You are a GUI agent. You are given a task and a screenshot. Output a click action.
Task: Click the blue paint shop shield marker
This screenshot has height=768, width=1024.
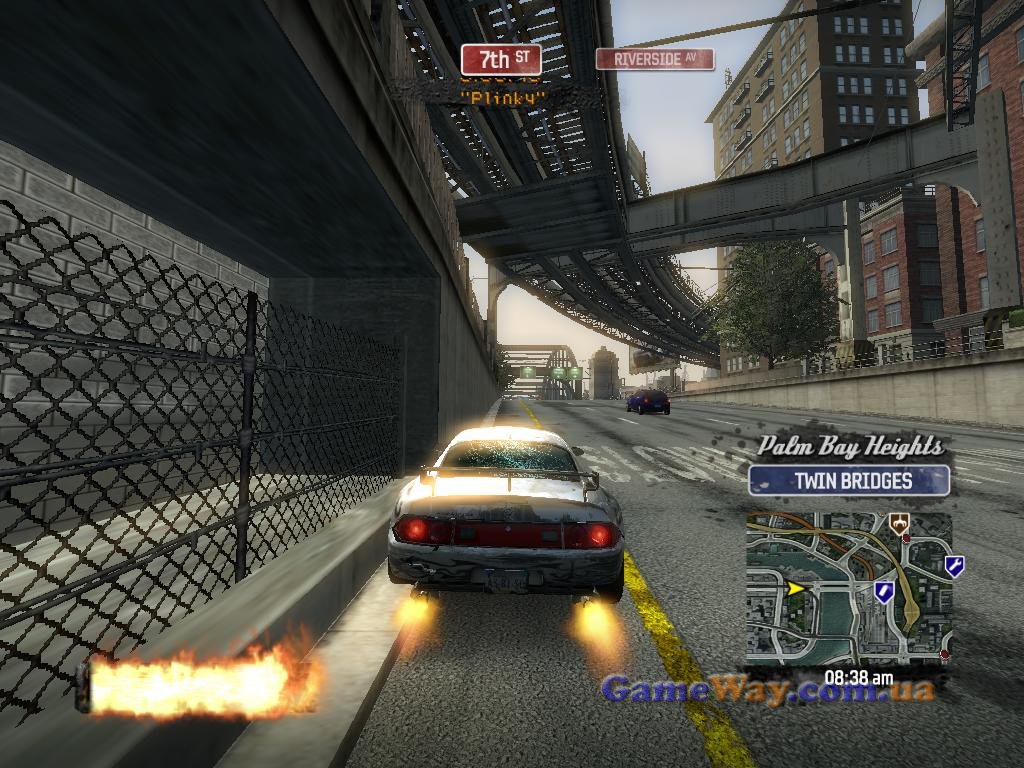click(x=884, y=591)
